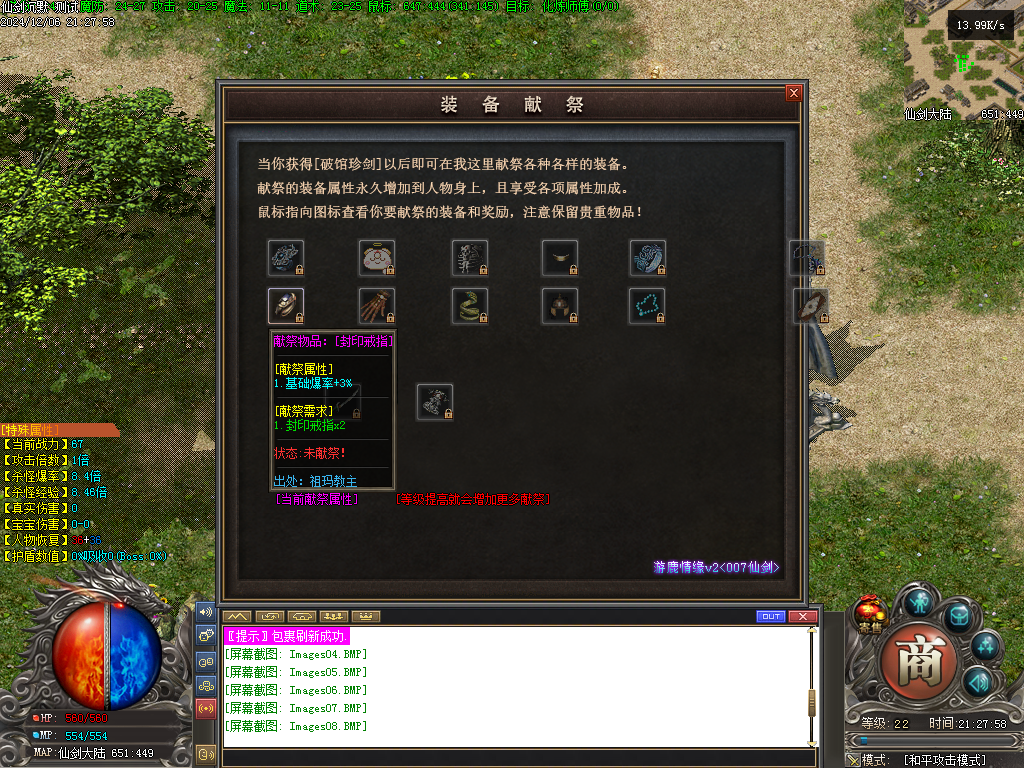Image resolution: width=1024 pixels, height=768 pixels.
Task: Click the blue OUT button on chat panel
Action: click(770, 616)
